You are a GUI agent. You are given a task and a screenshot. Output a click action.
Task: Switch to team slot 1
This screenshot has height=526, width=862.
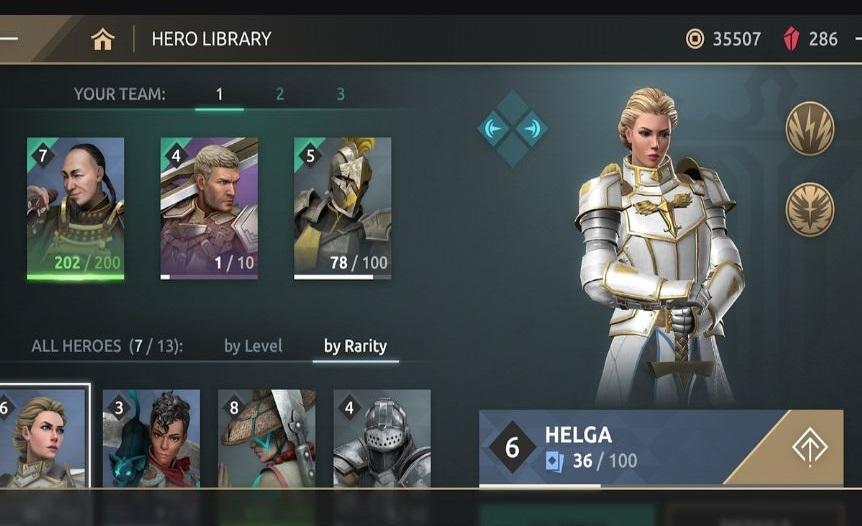[x=219, y=95]
